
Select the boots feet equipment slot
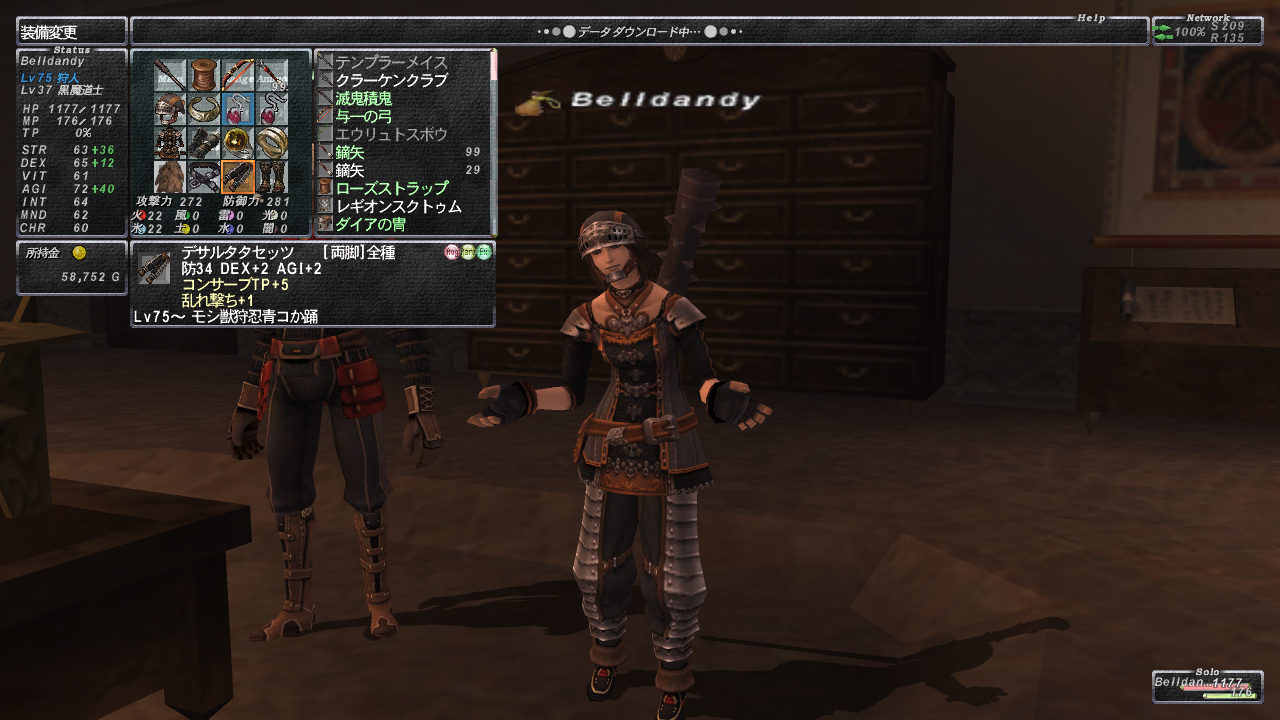(272, 177)
